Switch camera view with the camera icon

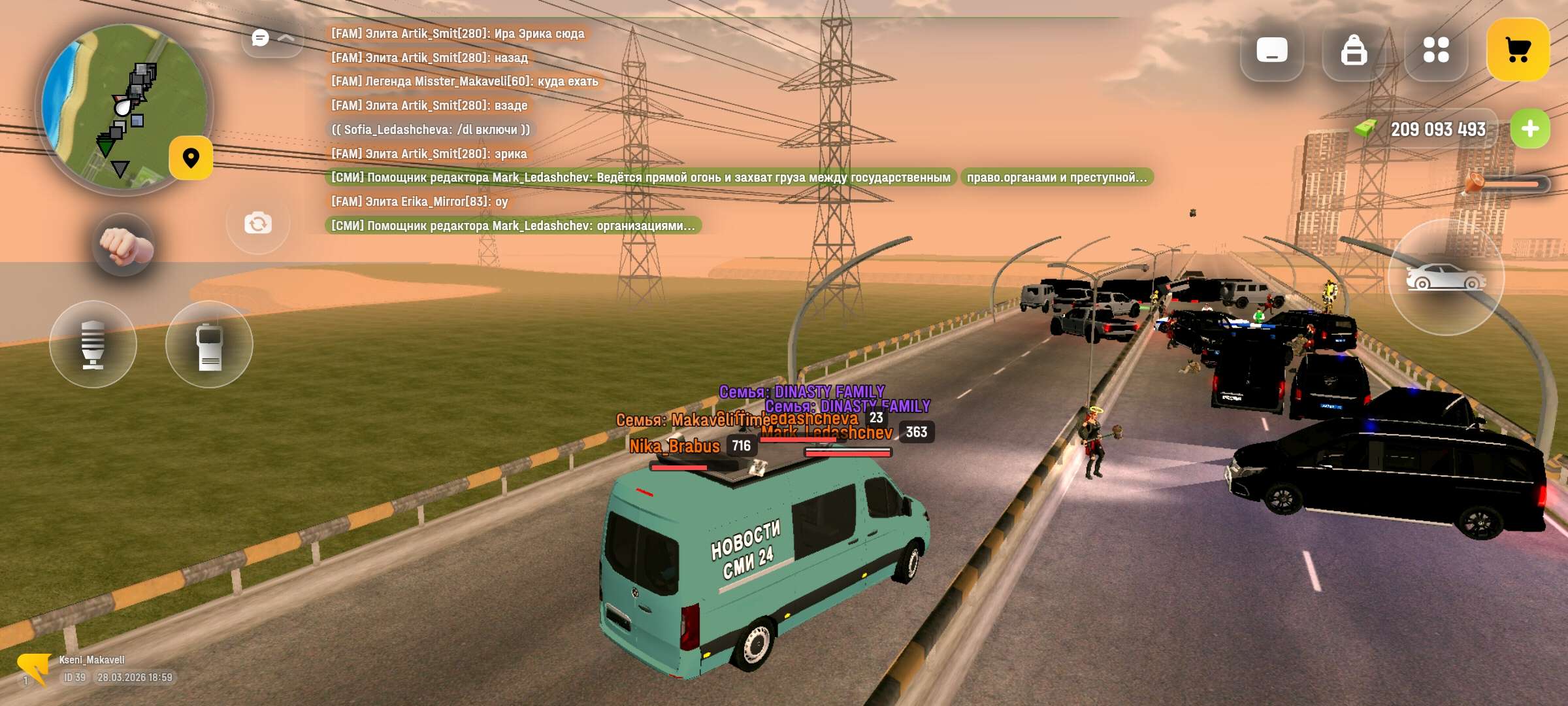click(258, 224)
